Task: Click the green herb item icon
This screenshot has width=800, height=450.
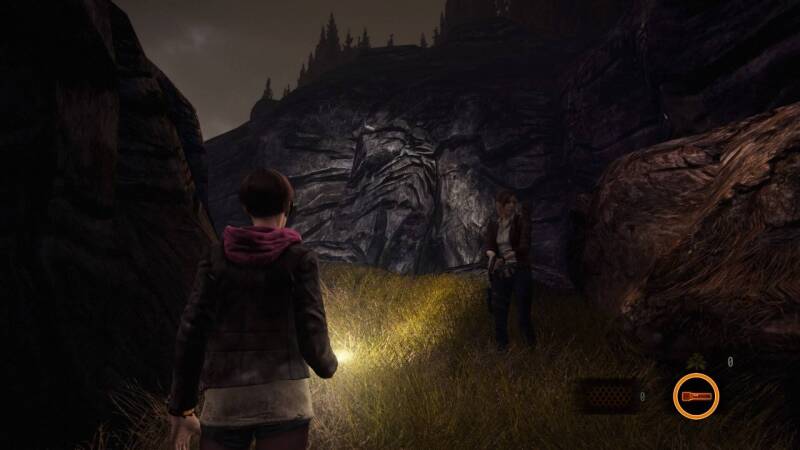Action: (693, 362)
